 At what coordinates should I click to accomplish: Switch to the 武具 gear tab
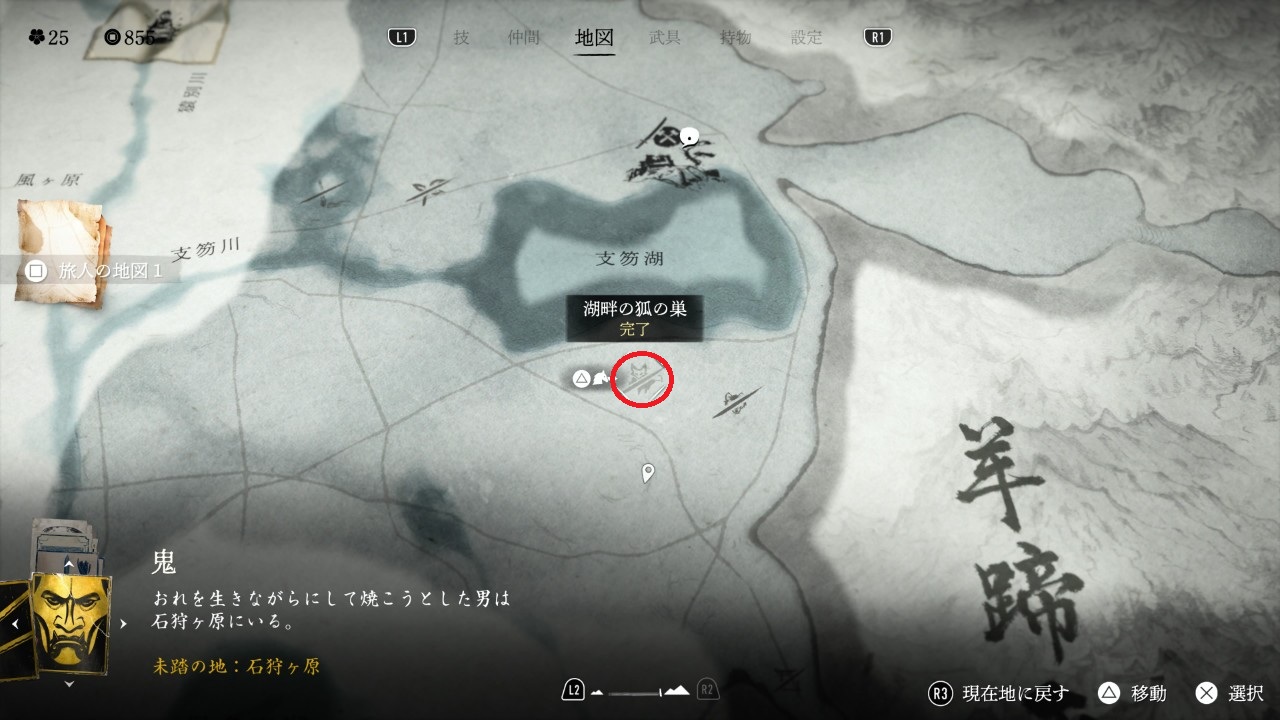tap(665, 38)
